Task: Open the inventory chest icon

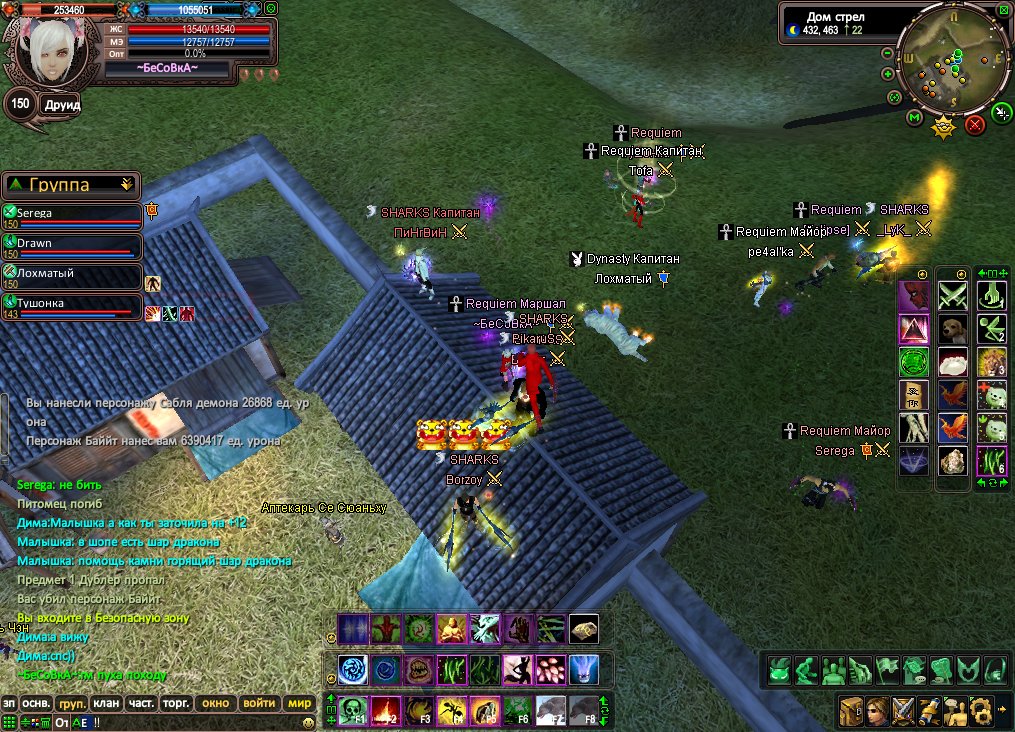Action: (851, 711)
